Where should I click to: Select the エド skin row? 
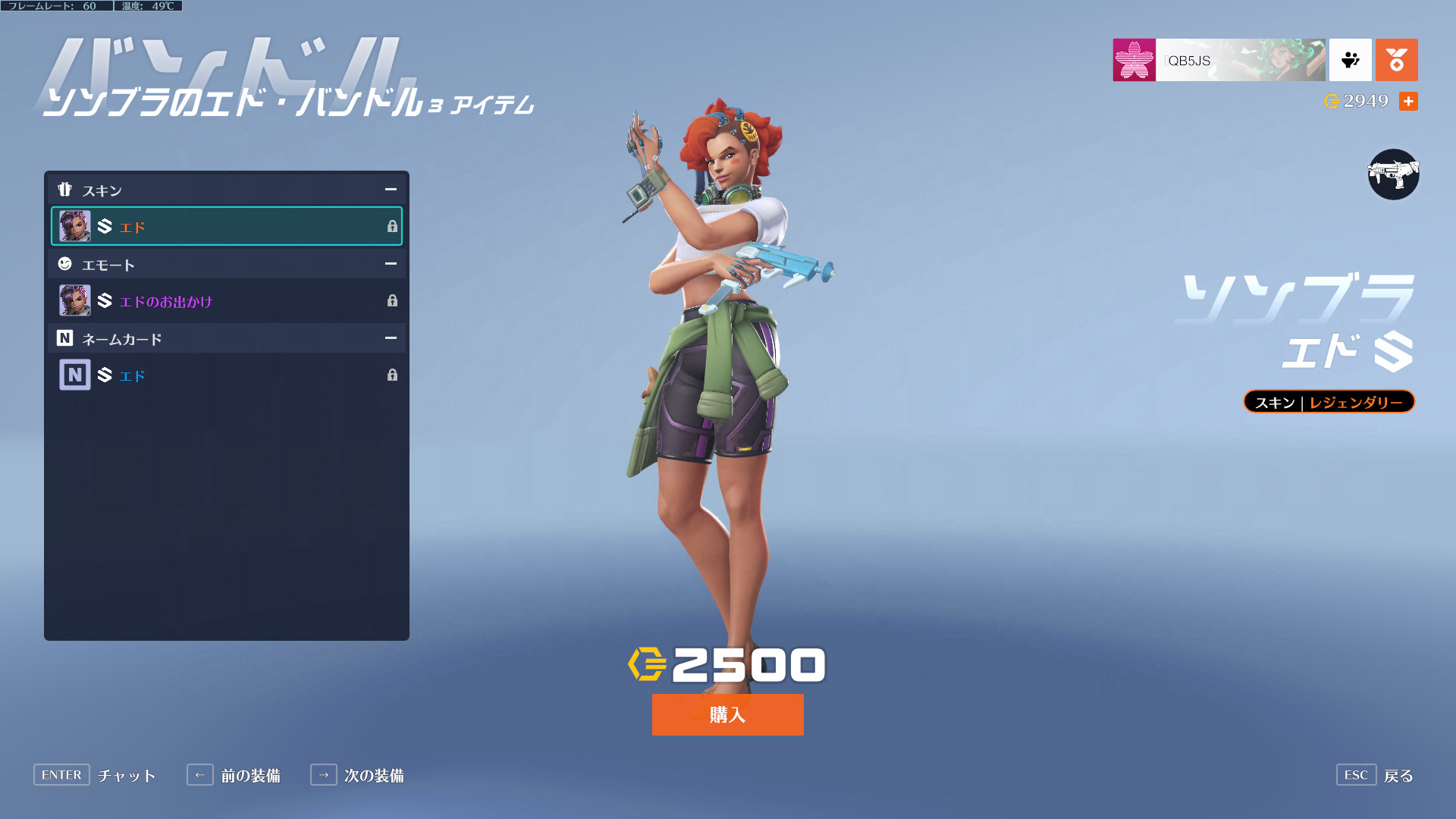[226, 226]
